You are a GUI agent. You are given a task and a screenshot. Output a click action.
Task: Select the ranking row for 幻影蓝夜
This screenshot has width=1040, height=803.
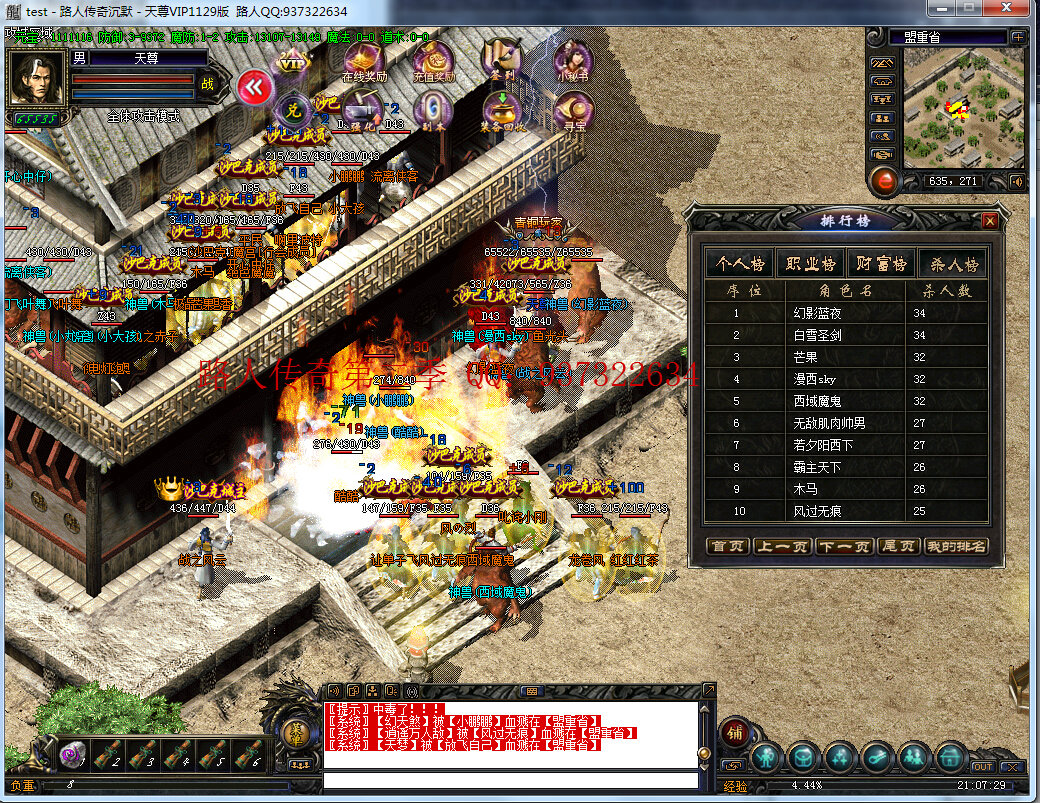pyautogui.click(x=817, y=313)
